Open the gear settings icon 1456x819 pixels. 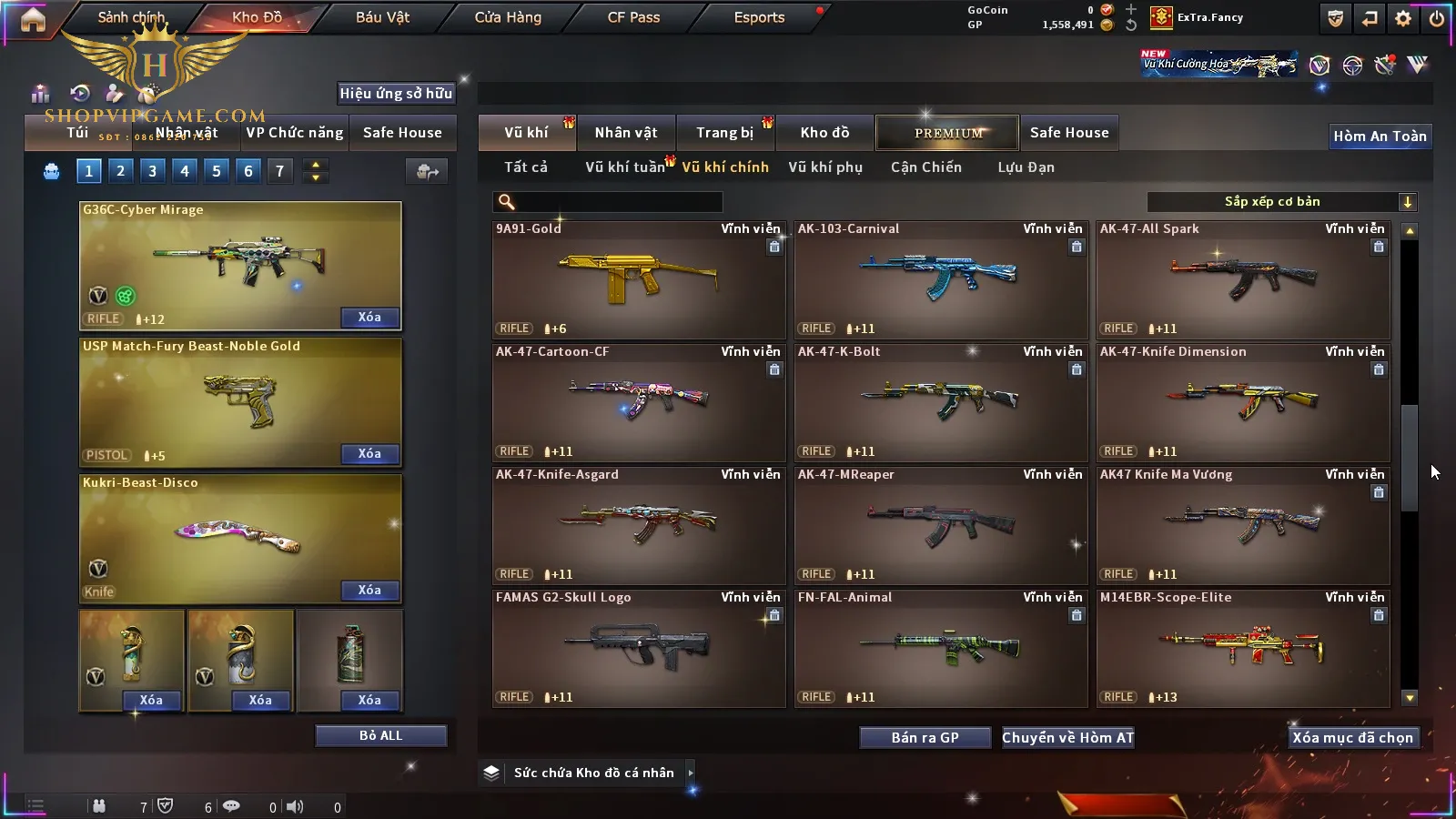click(1403, 18)
